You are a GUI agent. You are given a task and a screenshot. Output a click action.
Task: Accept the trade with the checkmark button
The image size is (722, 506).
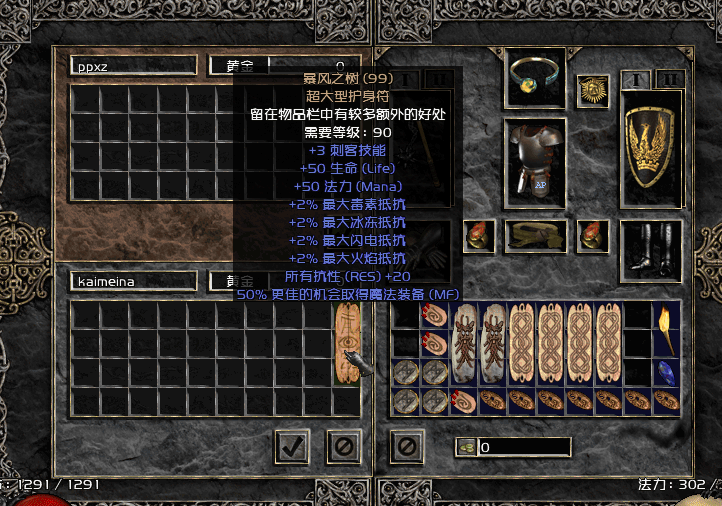[292, 446]
